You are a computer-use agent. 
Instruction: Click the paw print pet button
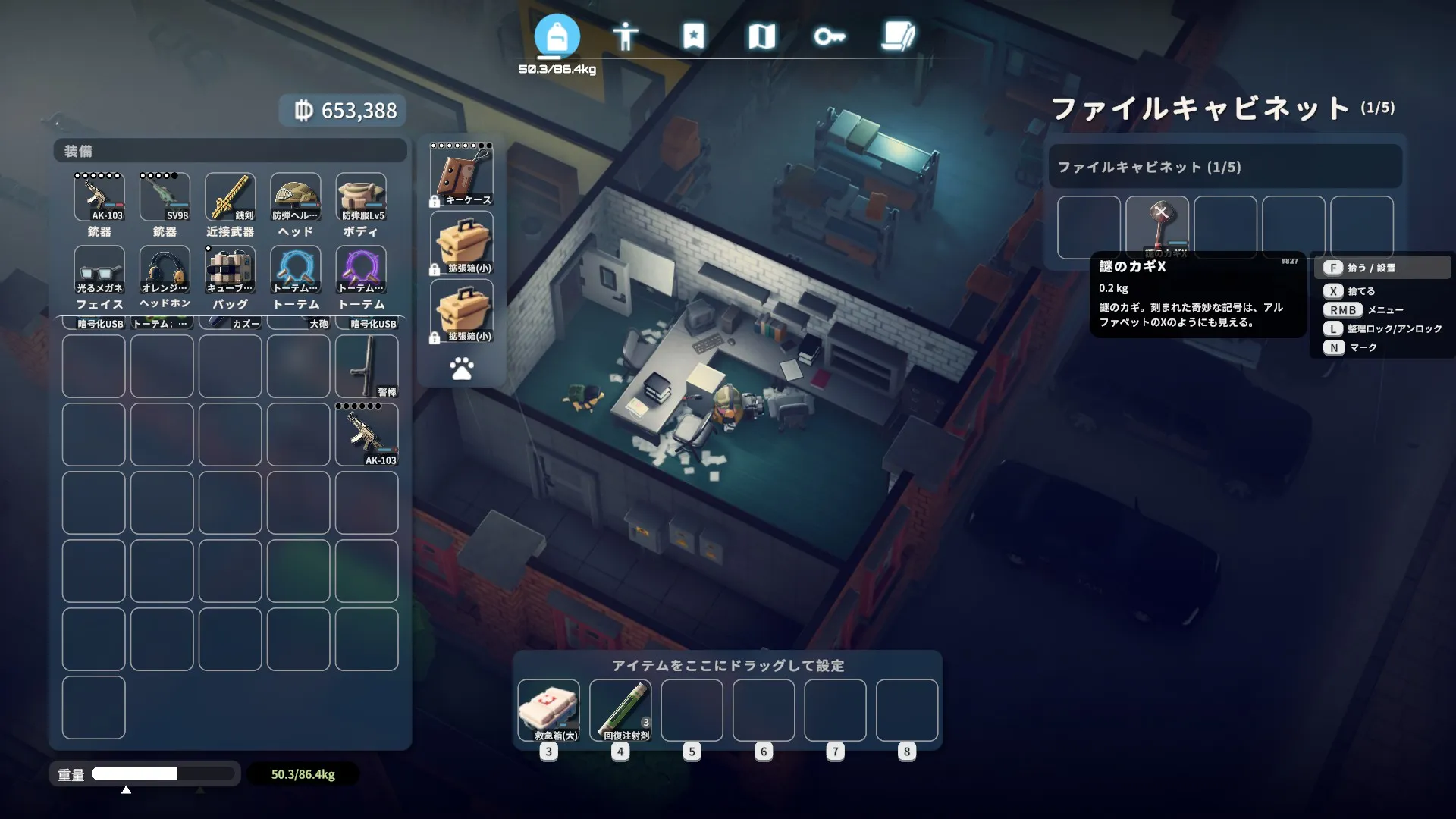[462, 369]
